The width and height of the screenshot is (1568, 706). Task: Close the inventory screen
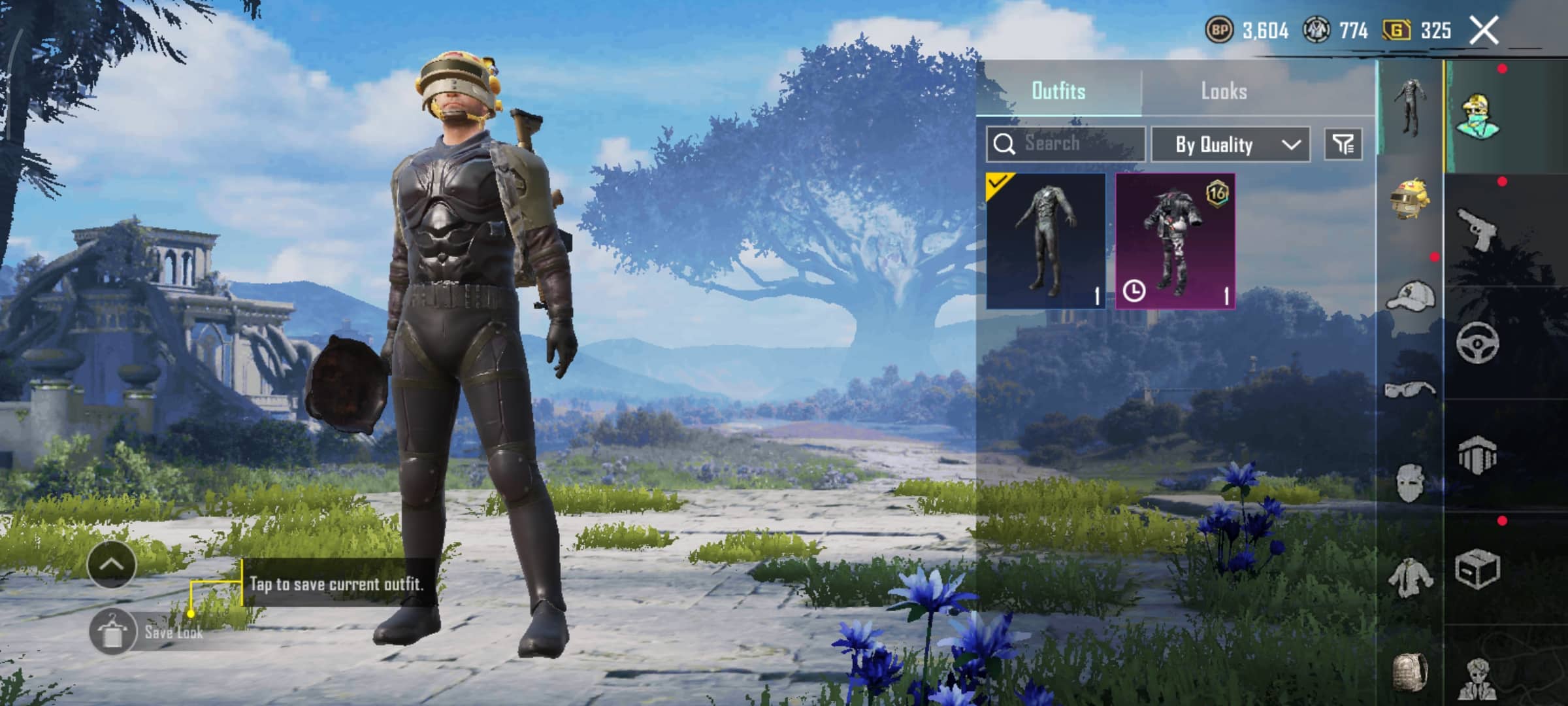(x=1483, y=30)
